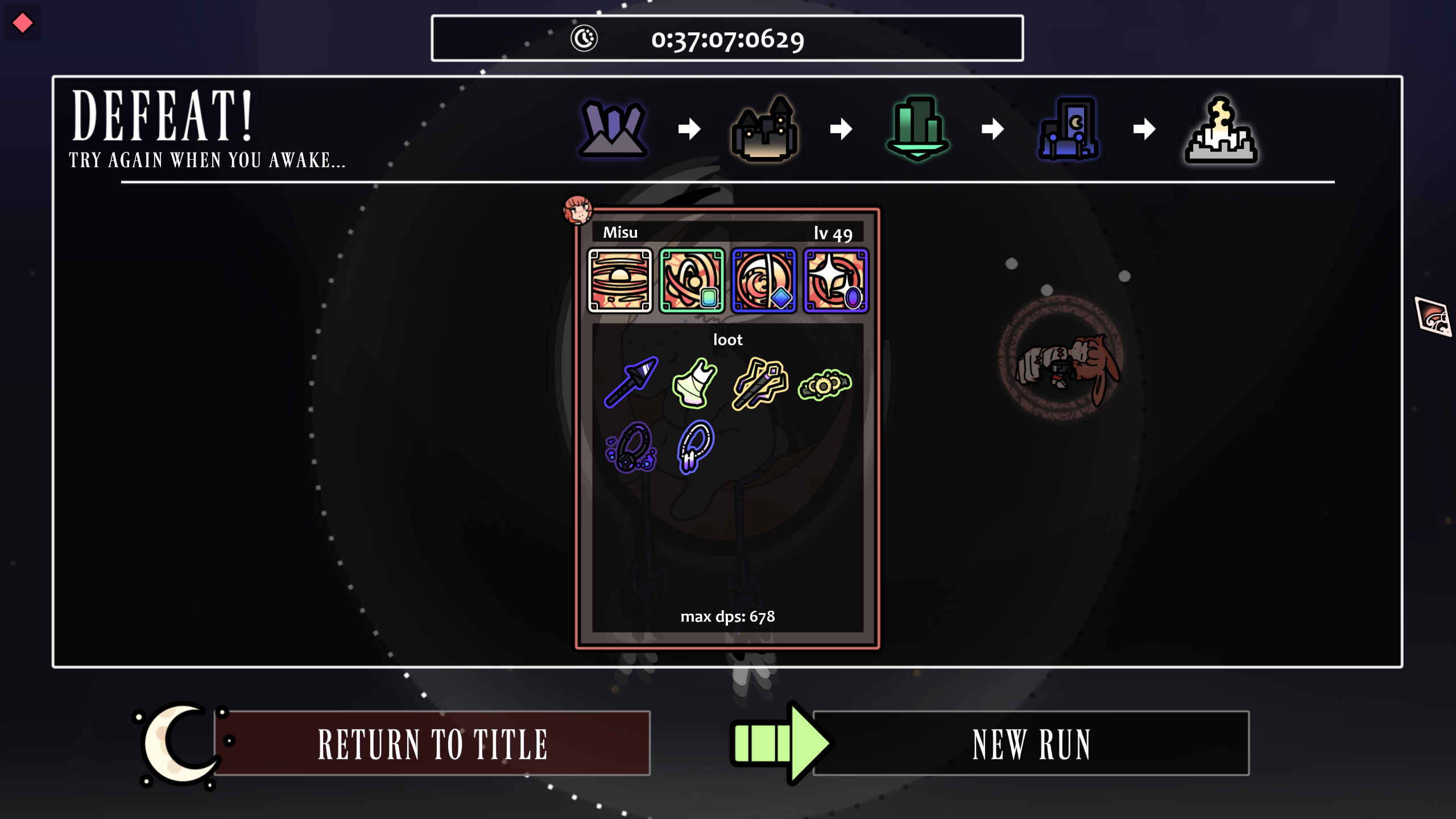Choose the sunflower crown loot item
The height and width of the screenshot is (819, 1456).
824,385
